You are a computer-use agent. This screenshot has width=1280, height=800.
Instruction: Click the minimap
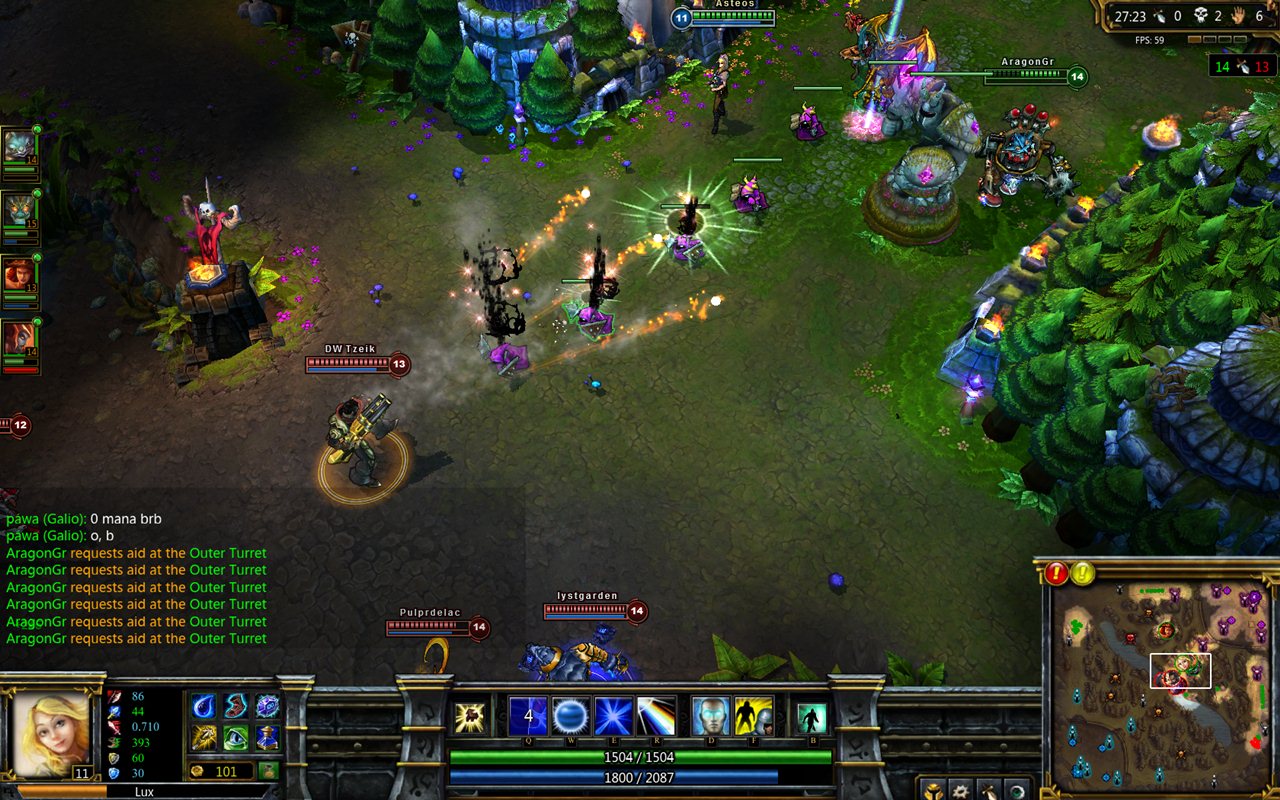[x=1161, y=688]
